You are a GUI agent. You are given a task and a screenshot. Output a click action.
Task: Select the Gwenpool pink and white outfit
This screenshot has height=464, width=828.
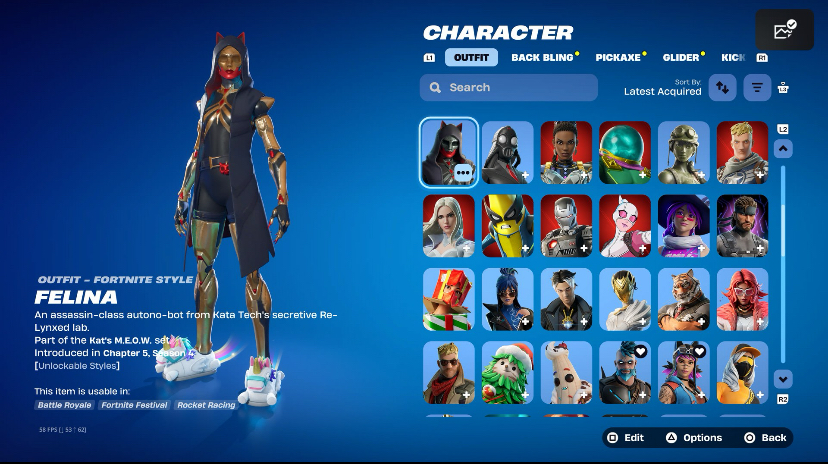(x=625, y=225)
